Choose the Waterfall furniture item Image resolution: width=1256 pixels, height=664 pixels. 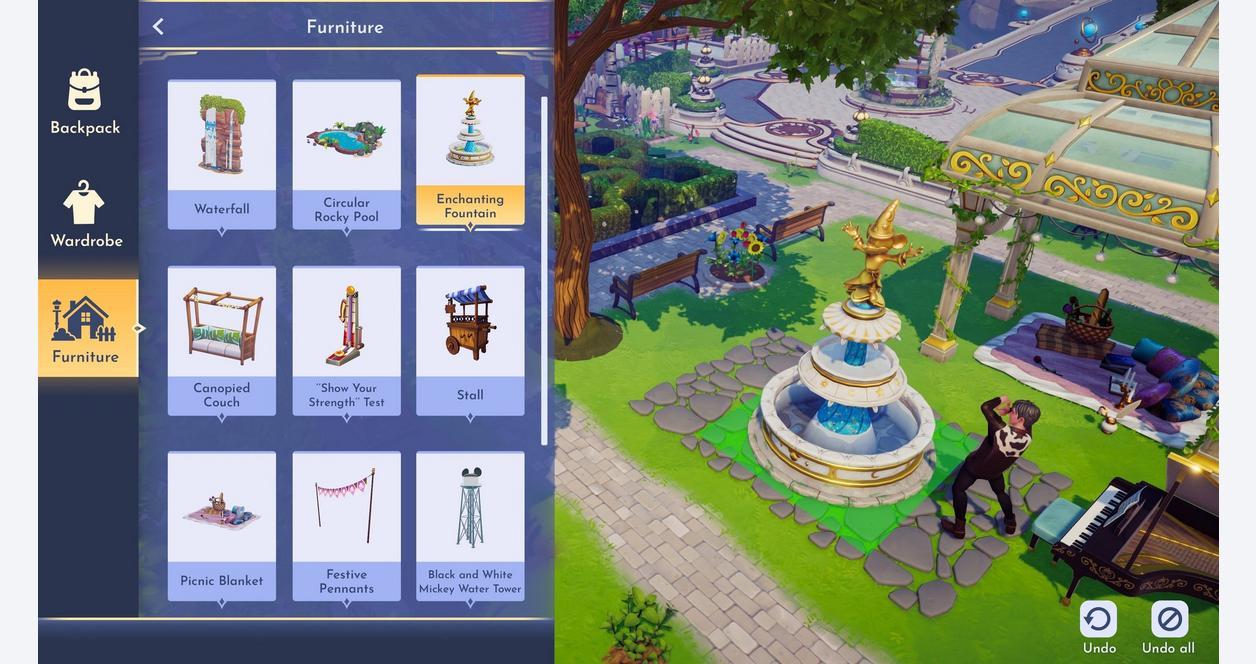click(x=222, y=154)
